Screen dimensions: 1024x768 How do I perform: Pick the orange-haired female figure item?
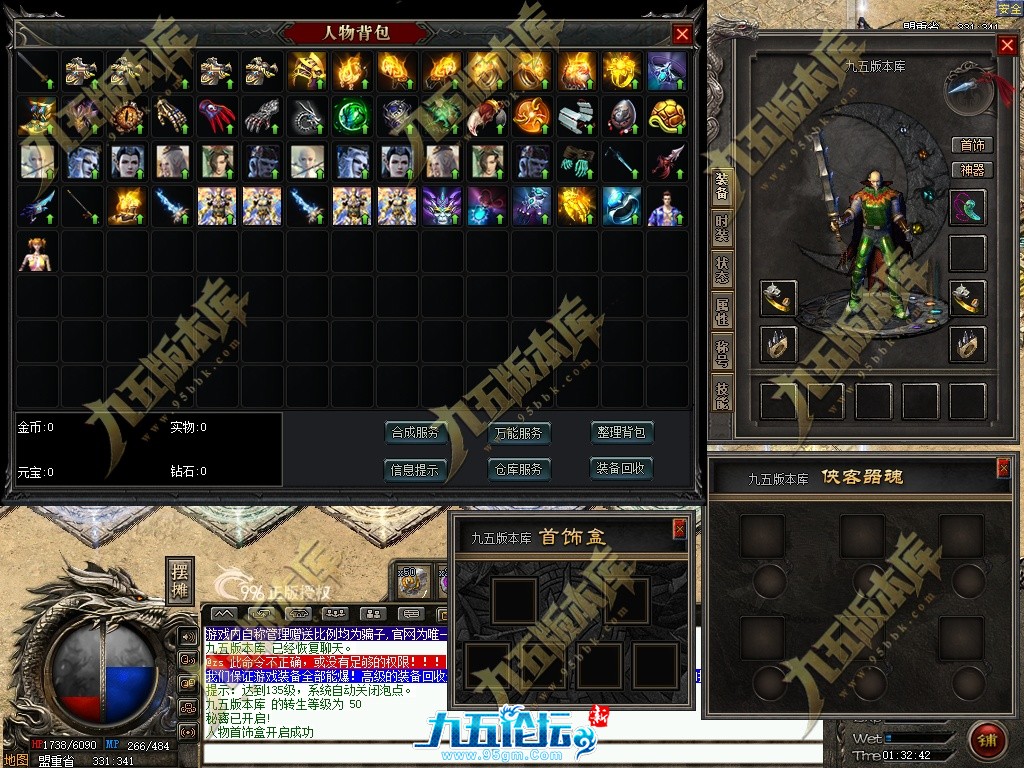click(x=37, y=254)
